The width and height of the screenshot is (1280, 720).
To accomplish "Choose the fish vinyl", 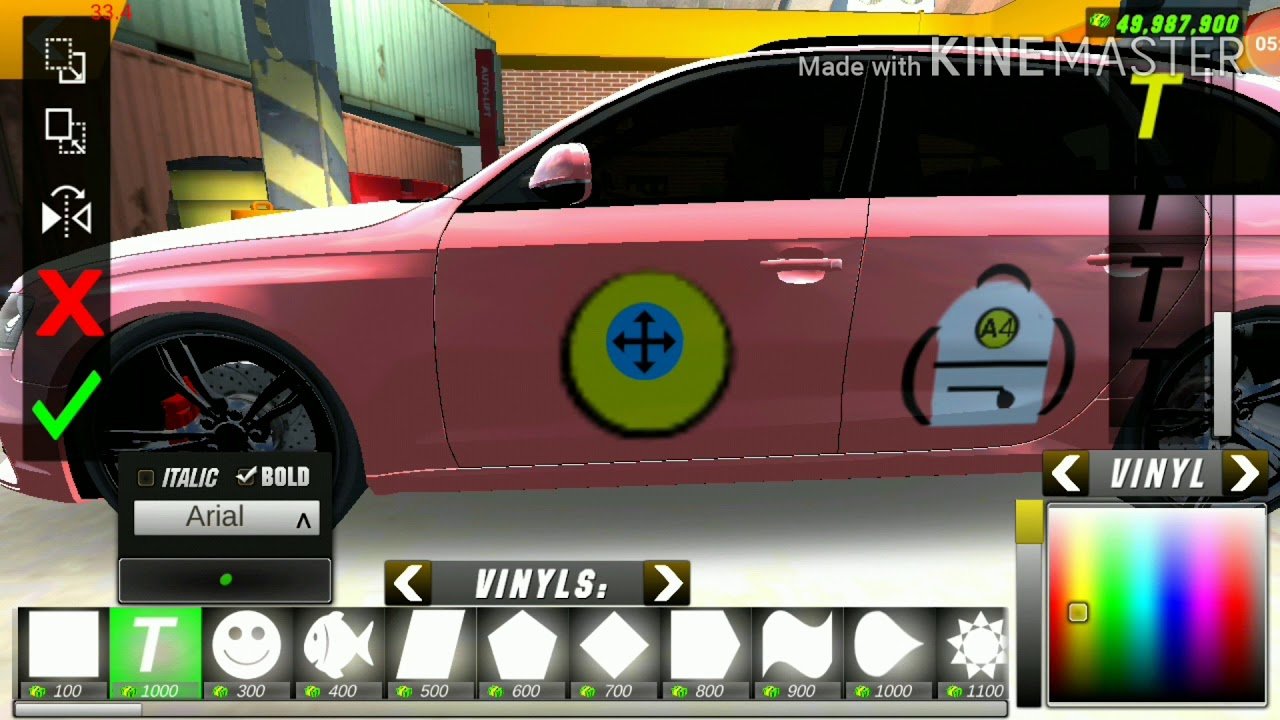I will pyautogui.click(x=338, y=645).
